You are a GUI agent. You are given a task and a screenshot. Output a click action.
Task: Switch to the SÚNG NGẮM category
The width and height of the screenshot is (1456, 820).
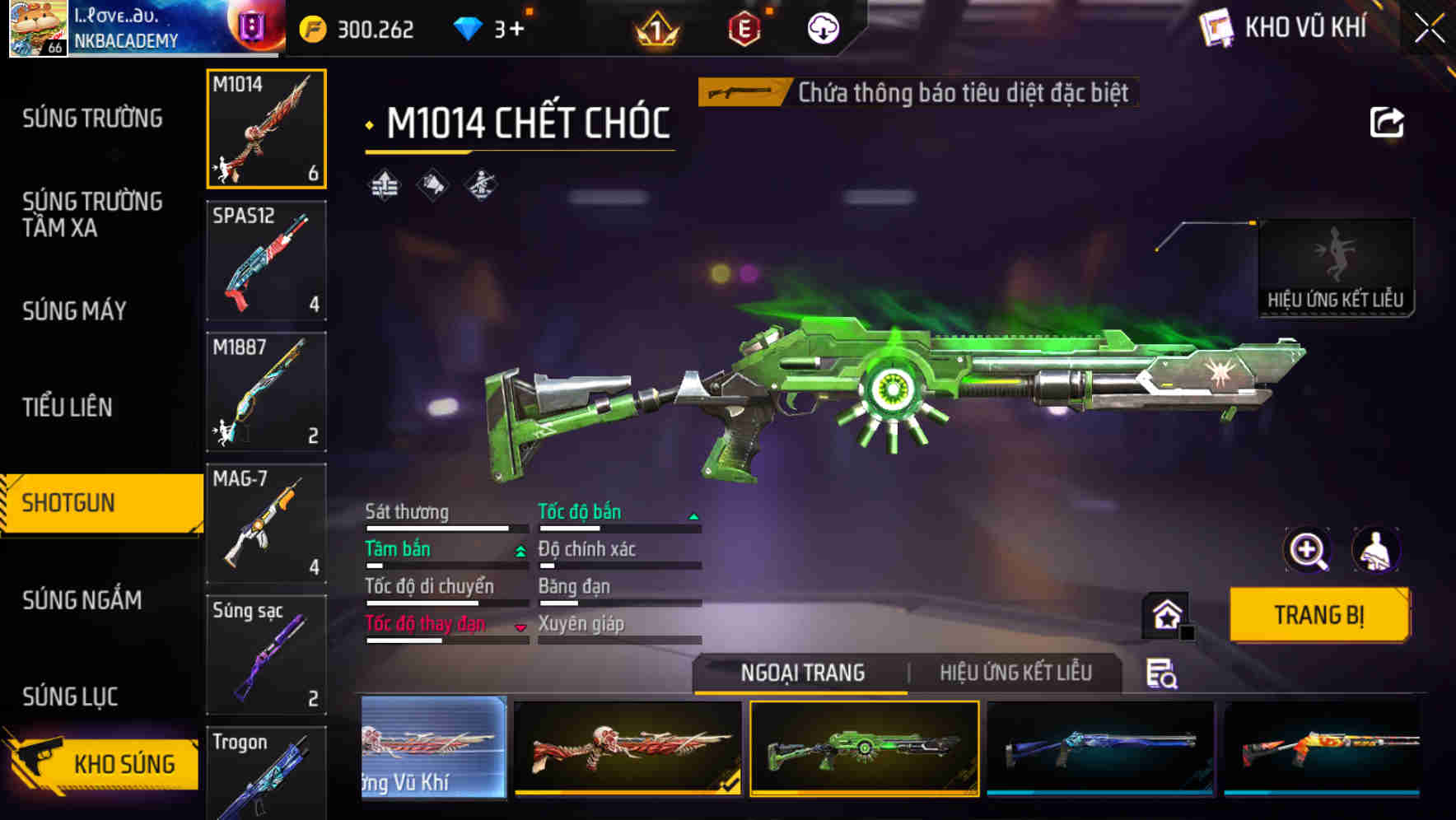(82, 600)
